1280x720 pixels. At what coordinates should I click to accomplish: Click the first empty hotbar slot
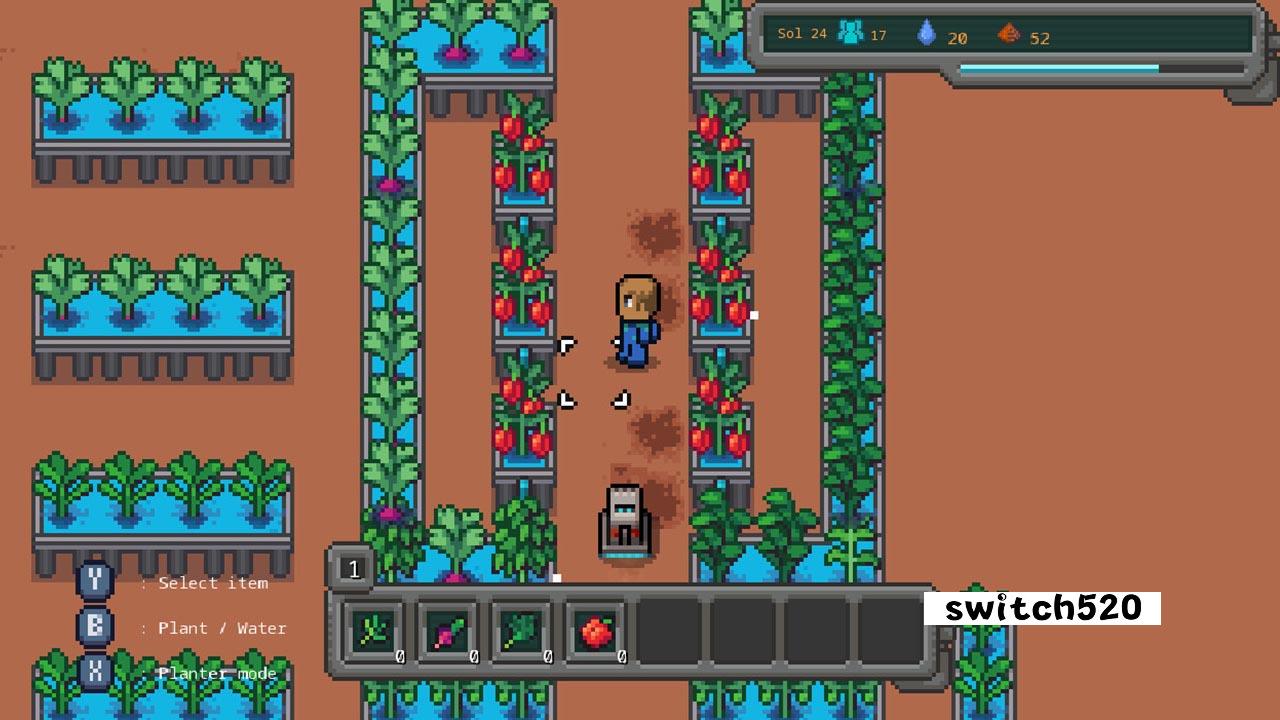pyautogui.click(x=670, y=630)
